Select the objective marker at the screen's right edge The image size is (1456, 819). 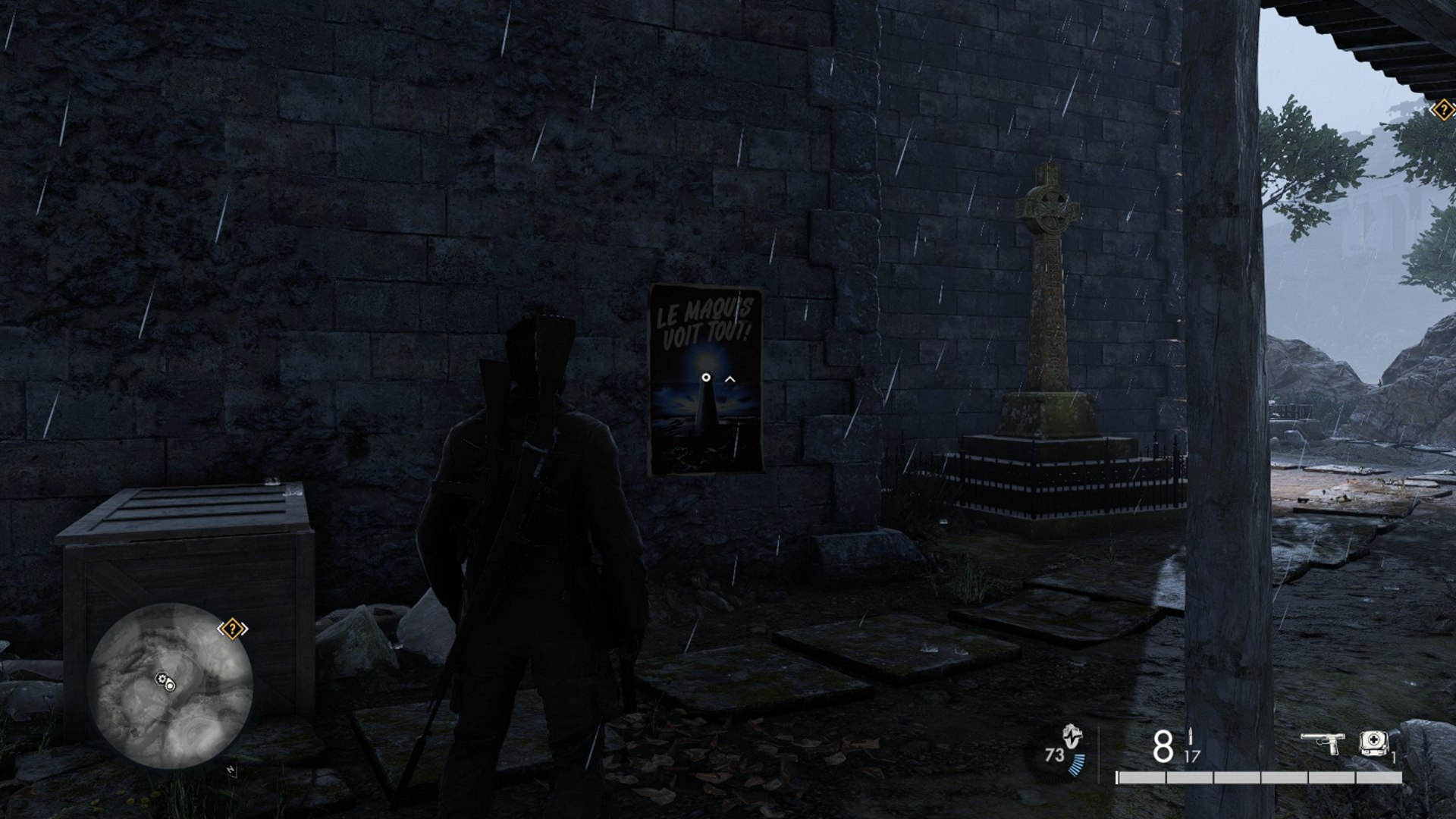tap(1443, 110)
